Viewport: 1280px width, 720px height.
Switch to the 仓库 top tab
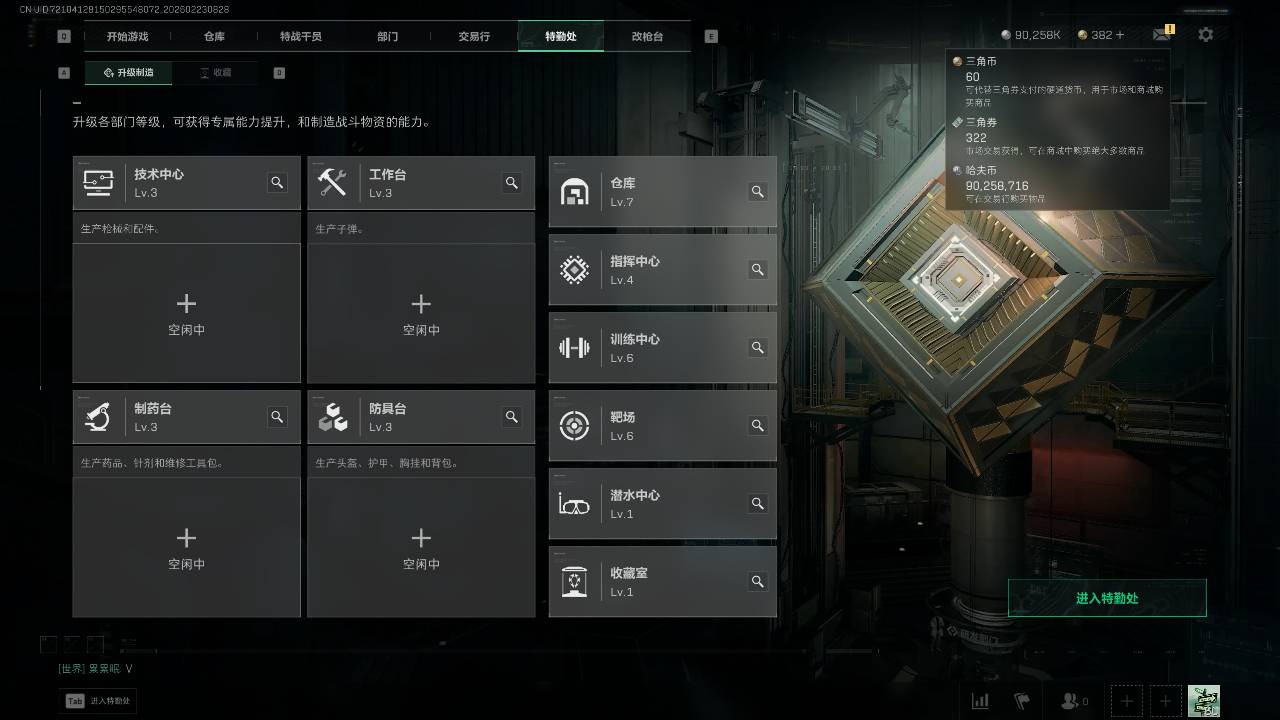214,37
